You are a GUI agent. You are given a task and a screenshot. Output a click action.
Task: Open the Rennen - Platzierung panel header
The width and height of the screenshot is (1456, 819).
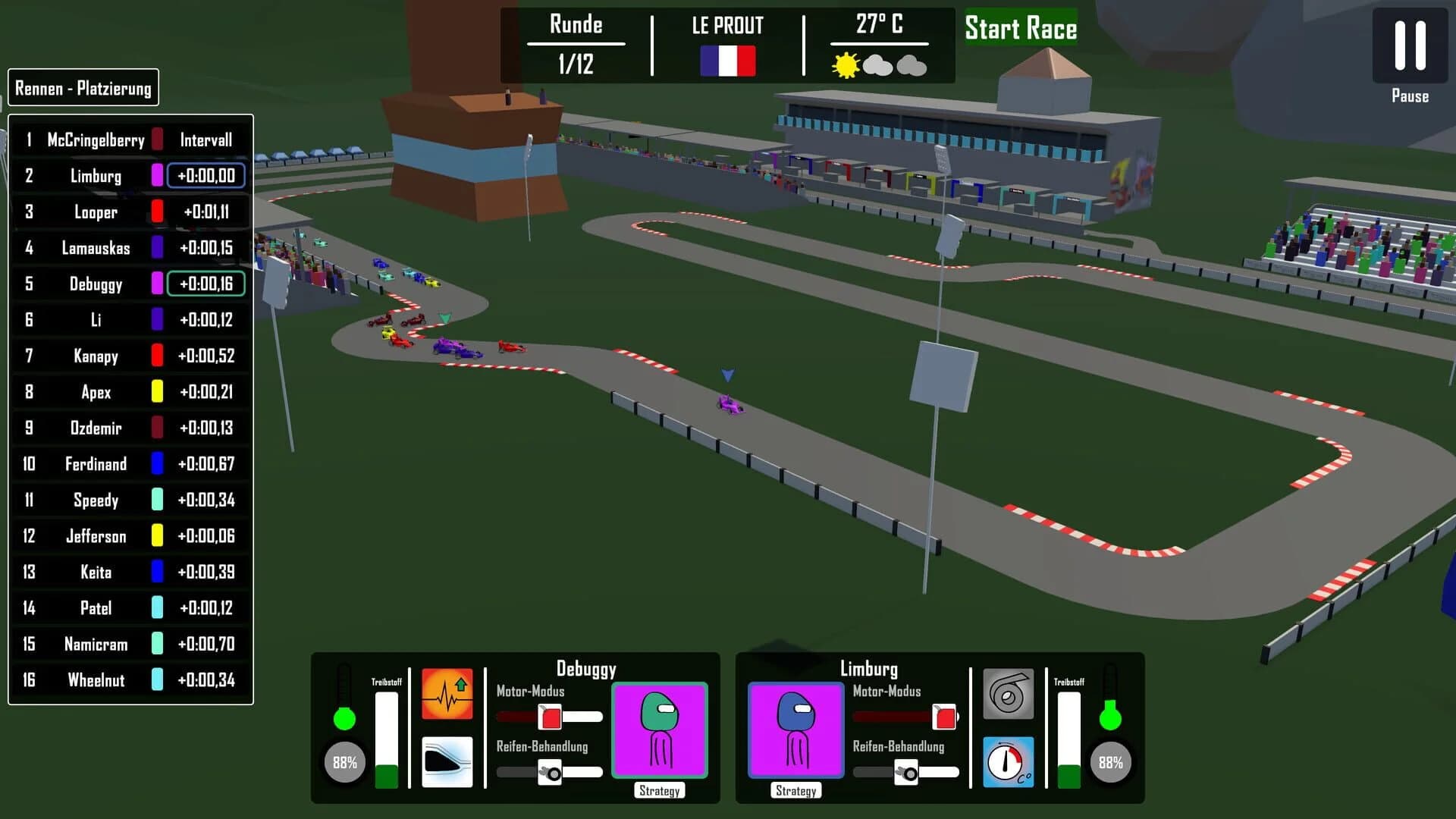pos(83,87)
